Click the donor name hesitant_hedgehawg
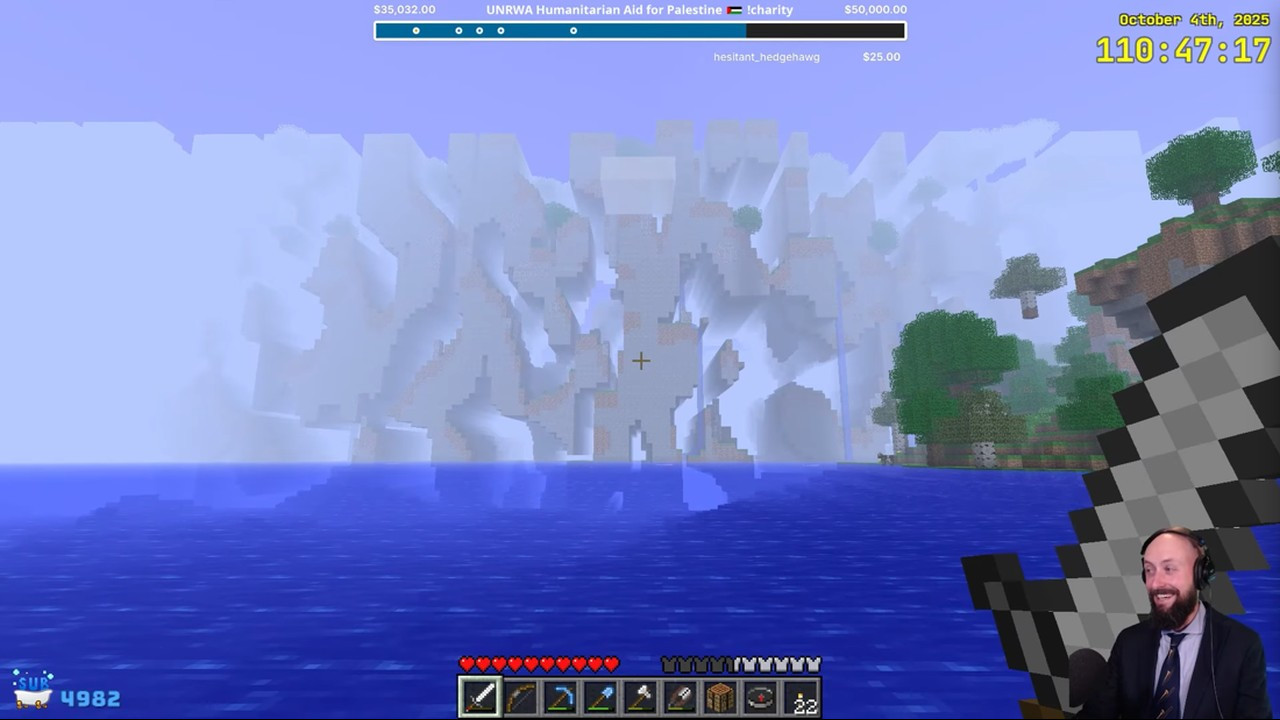Screen dimensions: 1280x720 (765, 57)
